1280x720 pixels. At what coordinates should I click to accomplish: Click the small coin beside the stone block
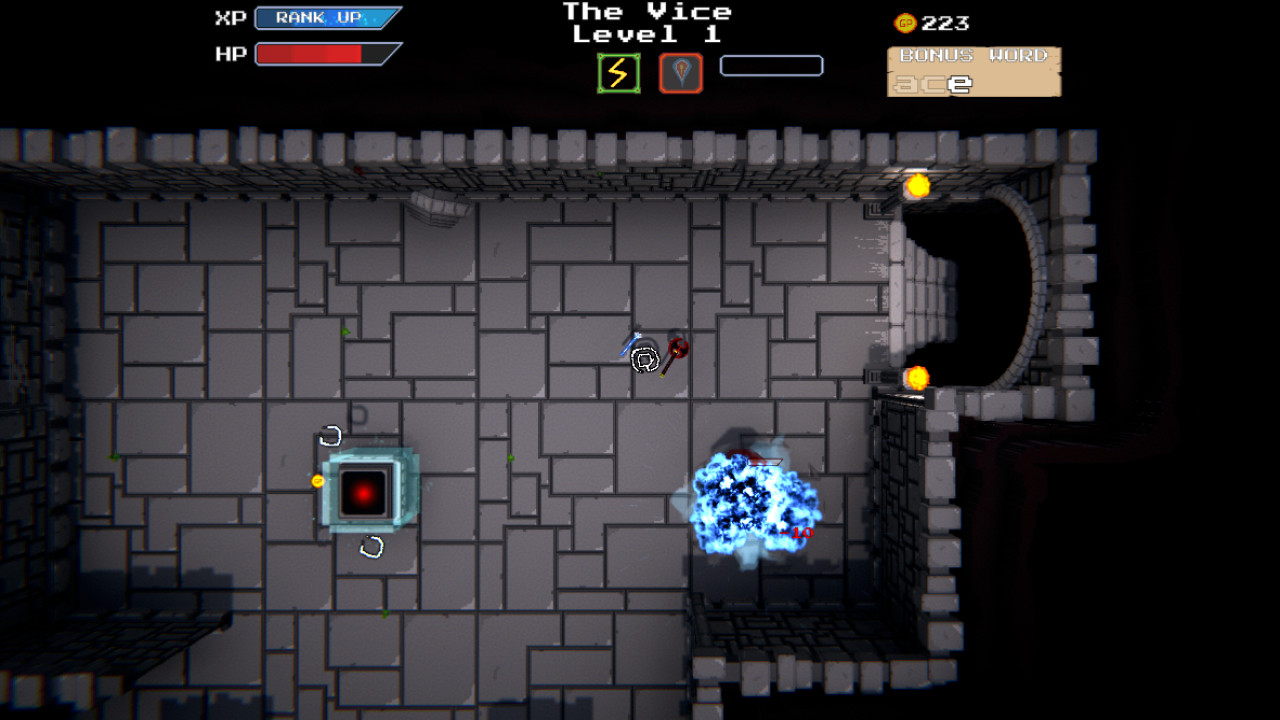click(317, 481)
